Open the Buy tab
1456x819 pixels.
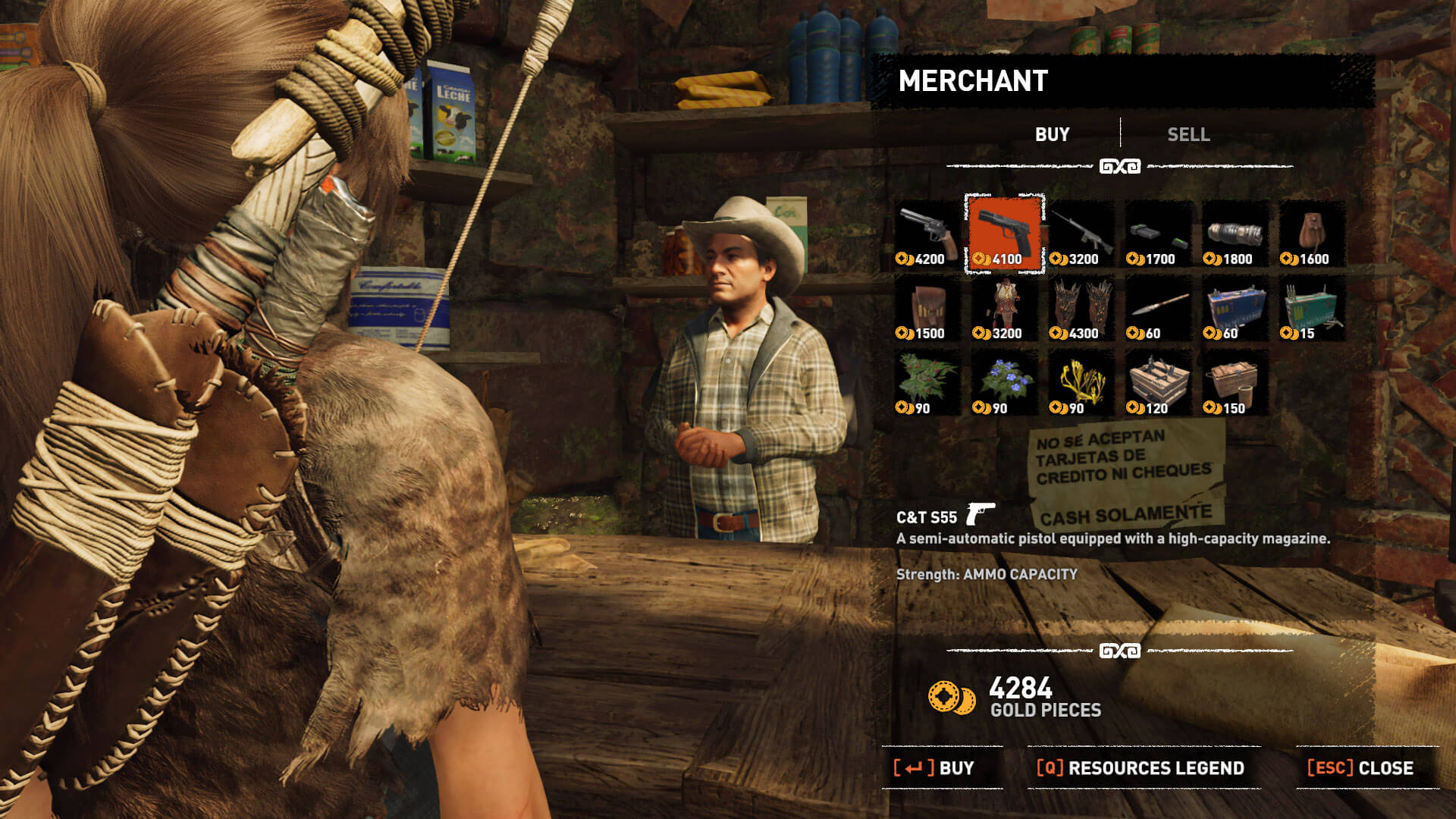(x=1052, y=134)
